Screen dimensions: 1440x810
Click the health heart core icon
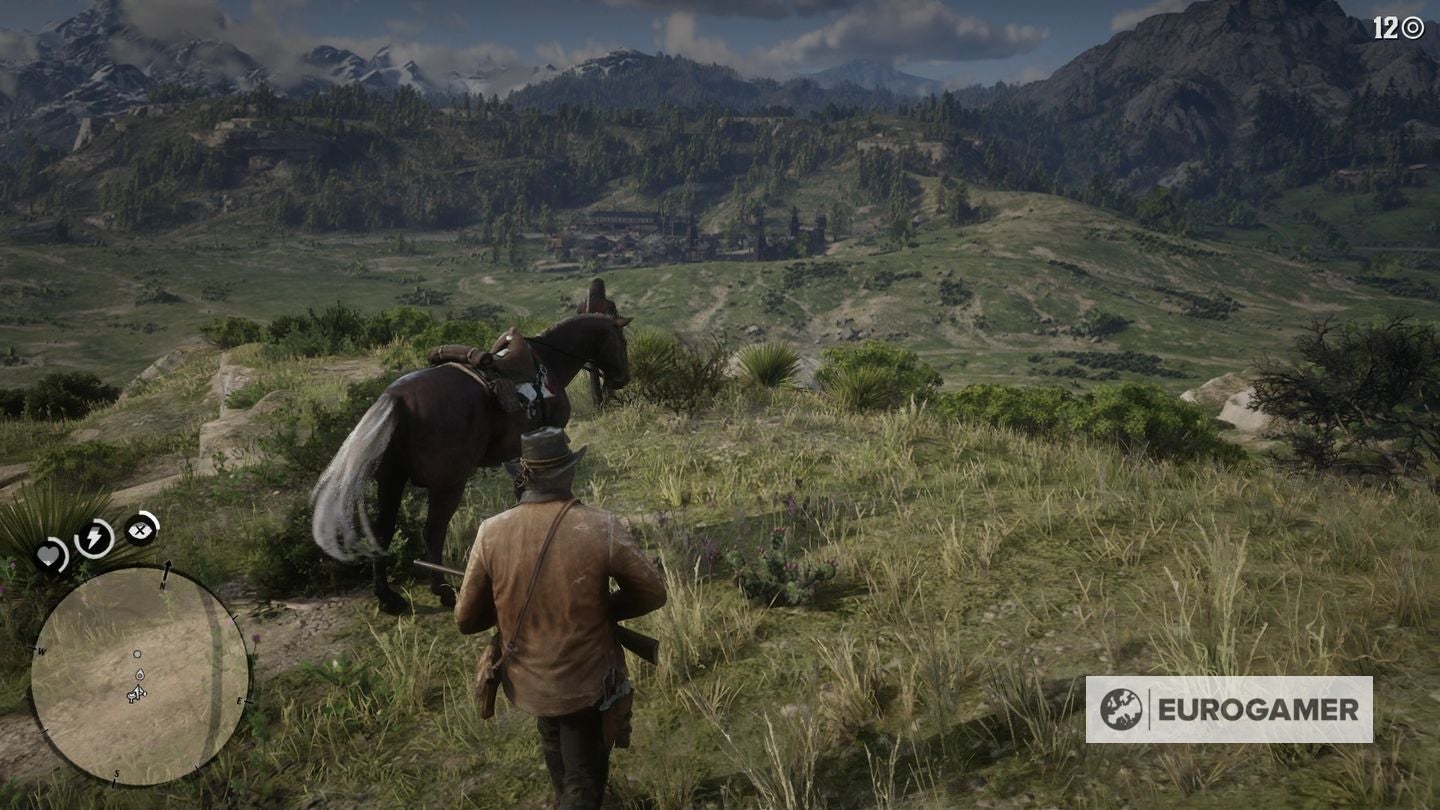click(x=50, y=552)
